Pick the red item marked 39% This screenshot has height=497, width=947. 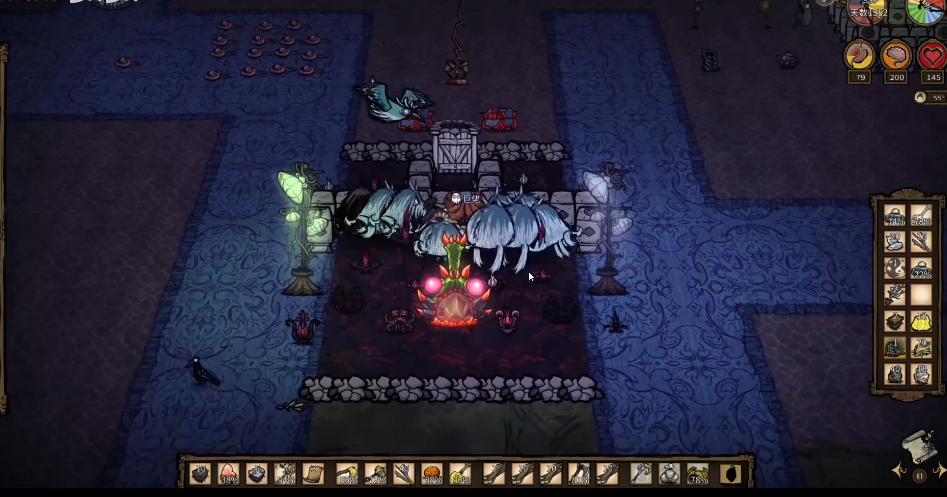(x=227, y=473)
